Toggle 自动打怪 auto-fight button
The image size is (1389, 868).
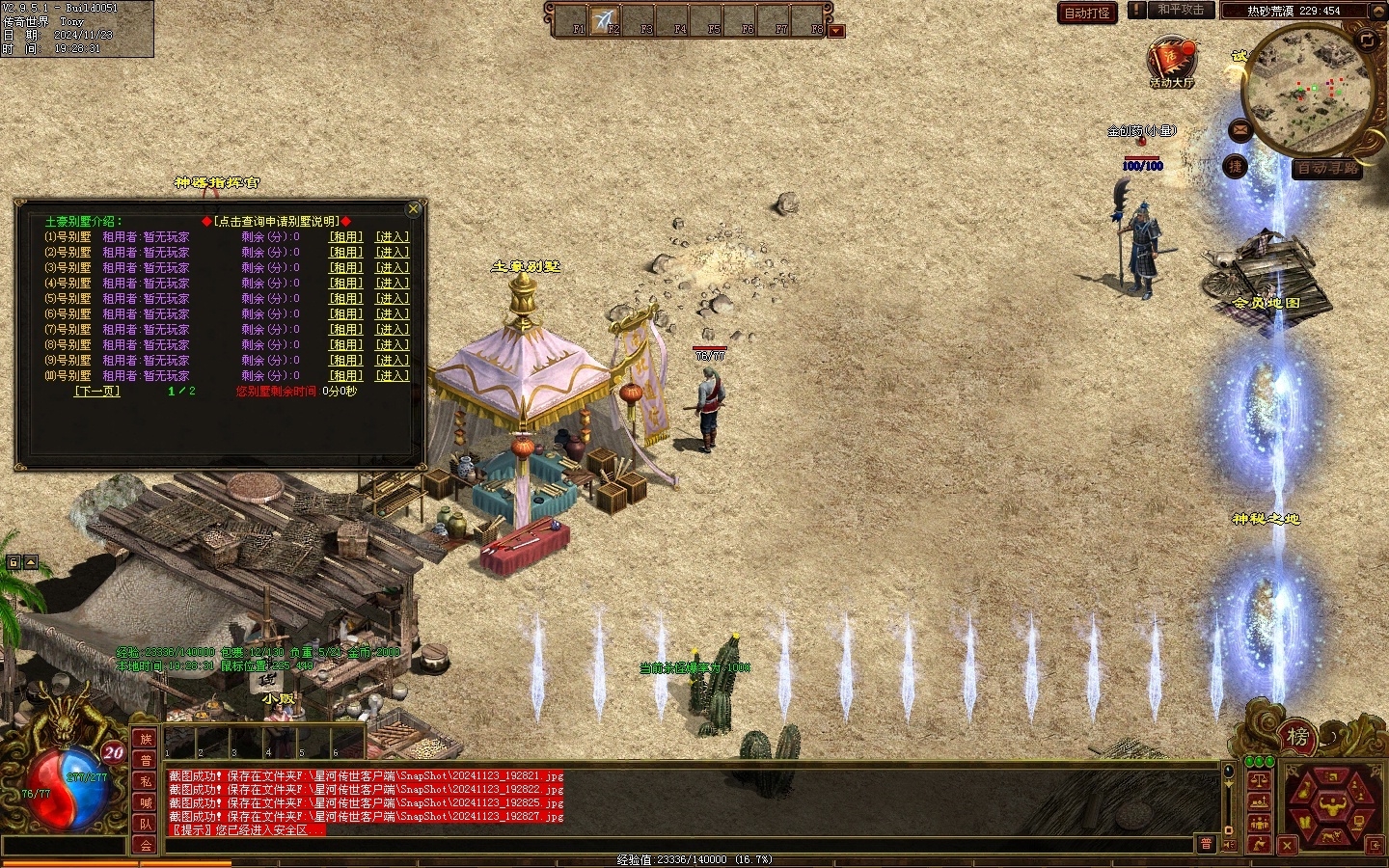point(1087,13)
